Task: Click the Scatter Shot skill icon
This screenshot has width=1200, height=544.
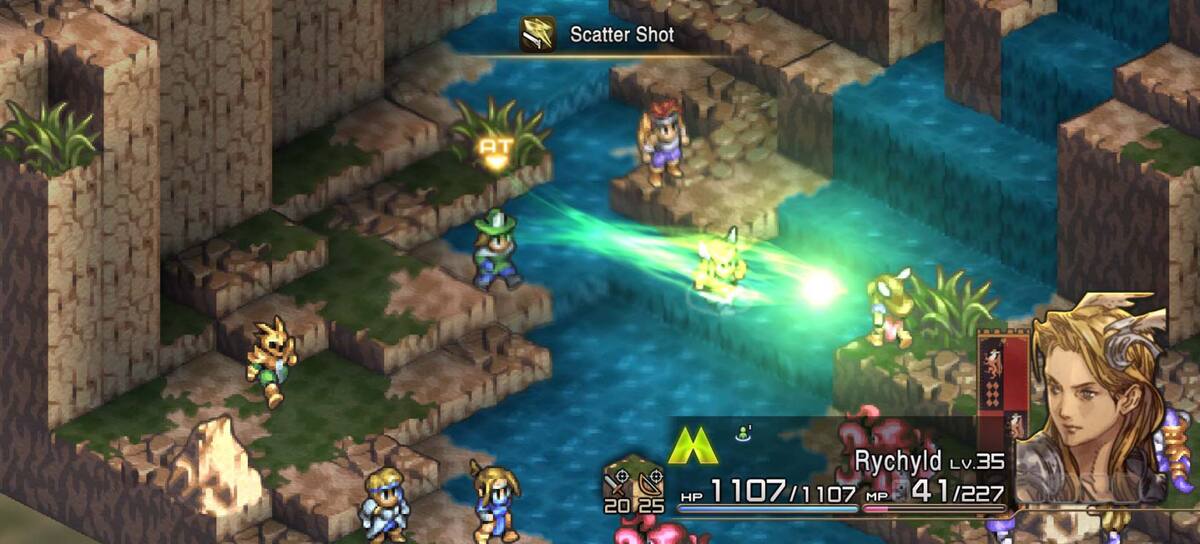Action: (x=538, y=34)
